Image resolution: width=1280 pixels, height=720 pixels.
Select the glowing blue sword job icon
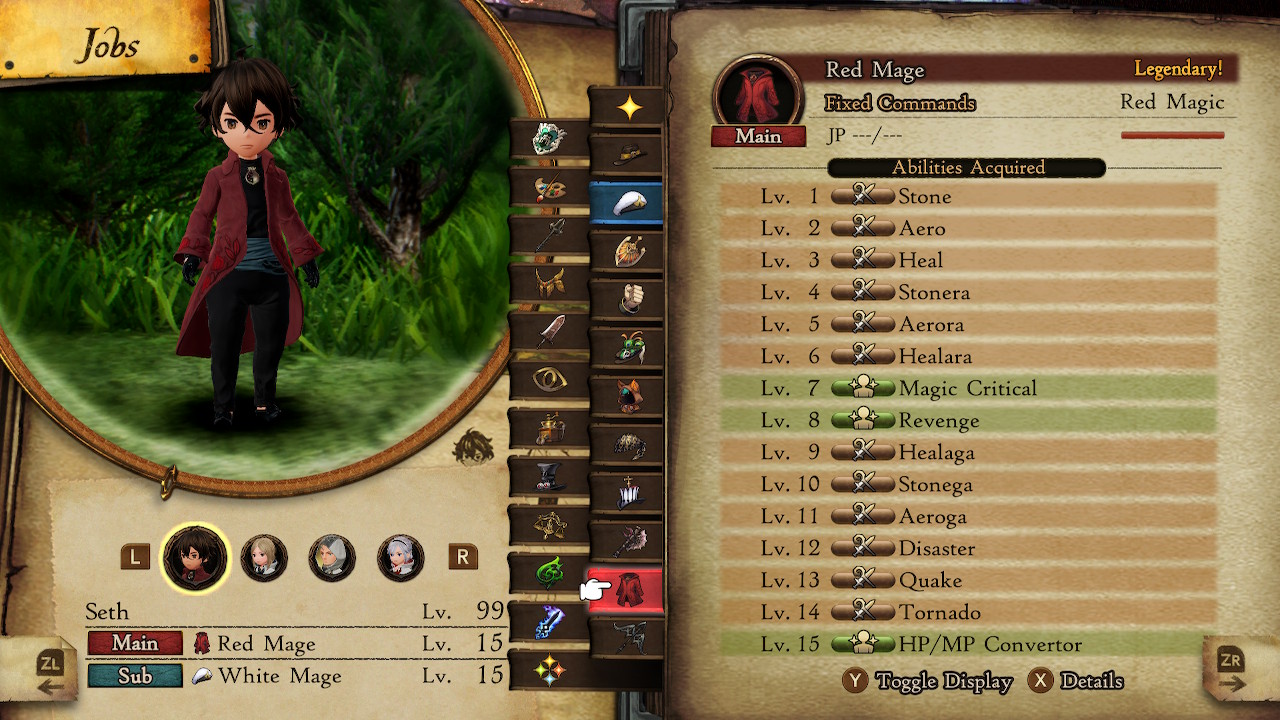click(x=550, y=622)
